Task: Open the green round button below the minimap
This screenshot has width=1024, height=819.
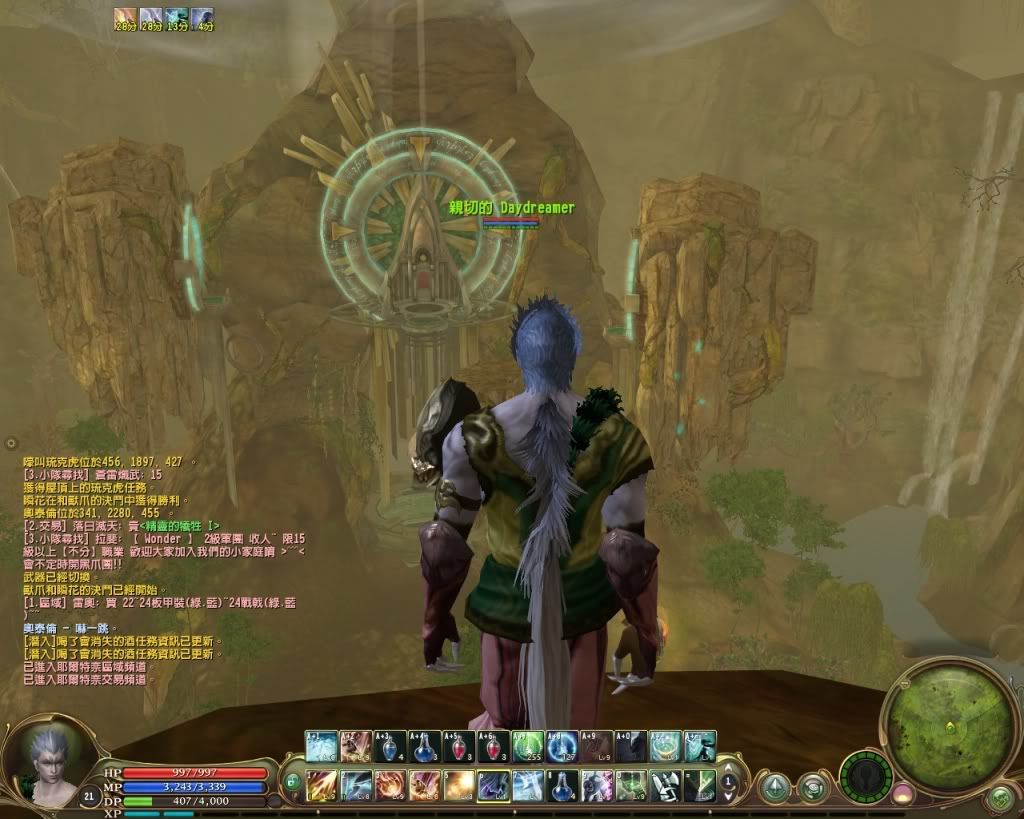Action: (999, 797)
